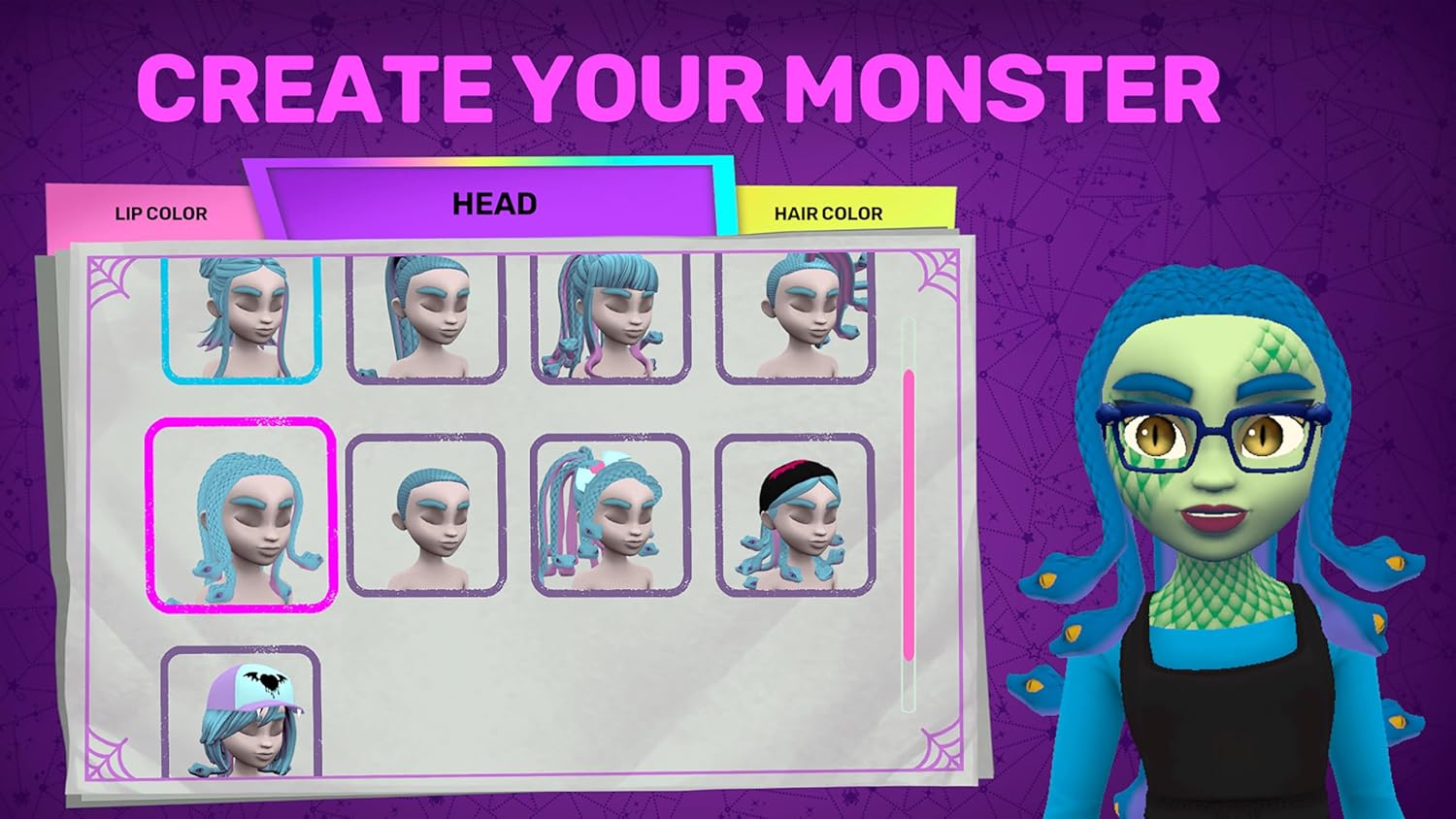This screenshot has width=1456, height=819.
Task: Open the Hair Color tab
Action: tap(828, 213)
